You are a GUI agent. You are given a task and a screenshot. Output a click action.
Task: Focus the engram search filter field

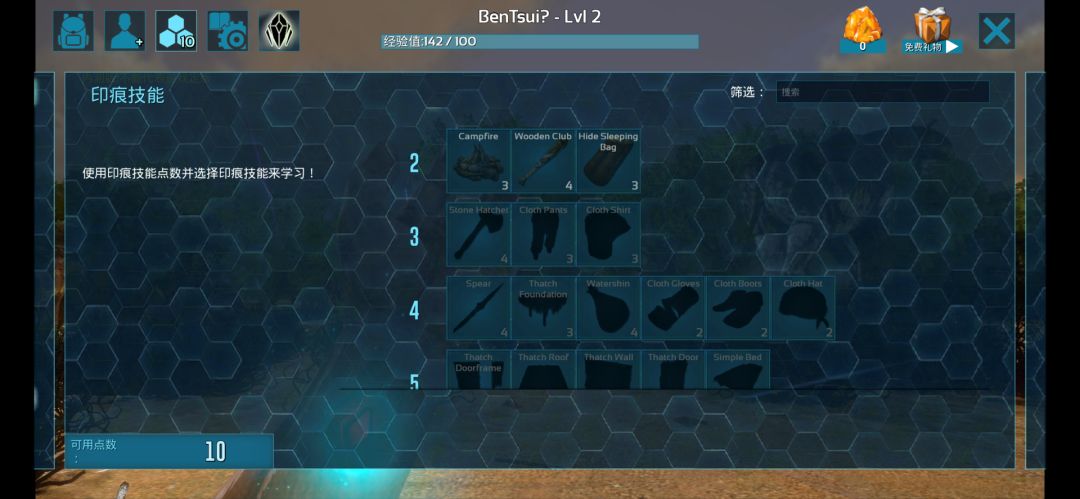(x=882, y=92)
